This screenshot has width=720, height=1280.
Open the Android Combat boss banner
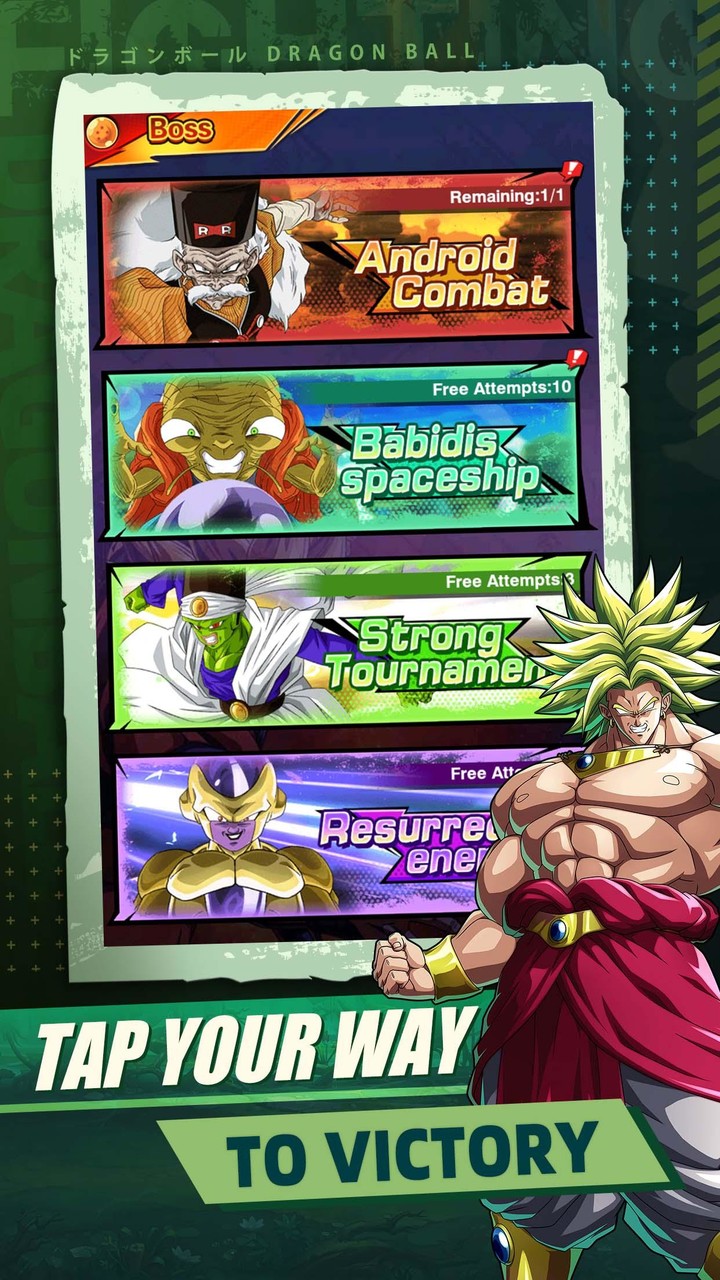(340, 262)
